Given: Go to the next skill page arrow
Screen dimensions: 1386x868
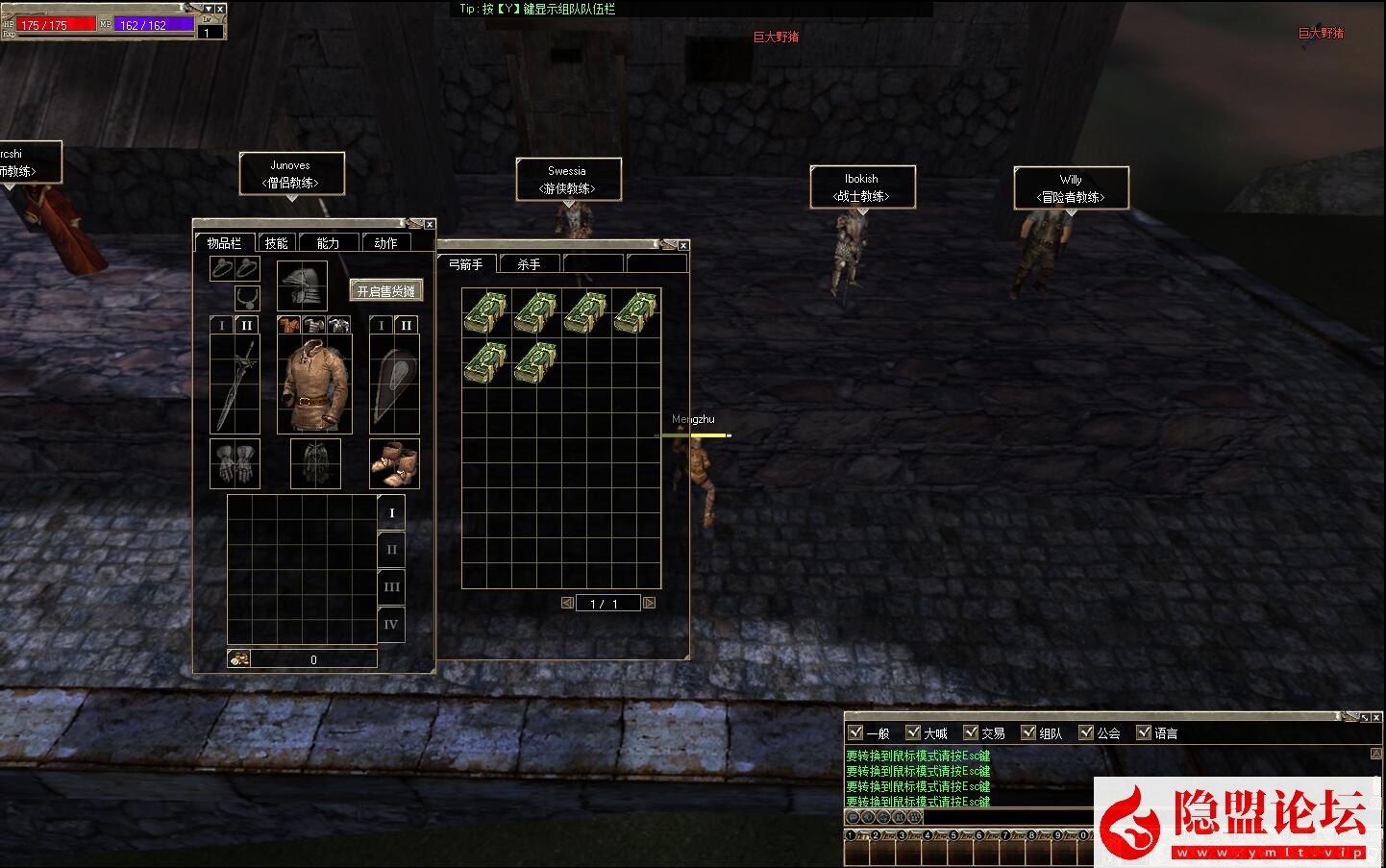Looking at the screenshot, I should (x=649, y=603).
